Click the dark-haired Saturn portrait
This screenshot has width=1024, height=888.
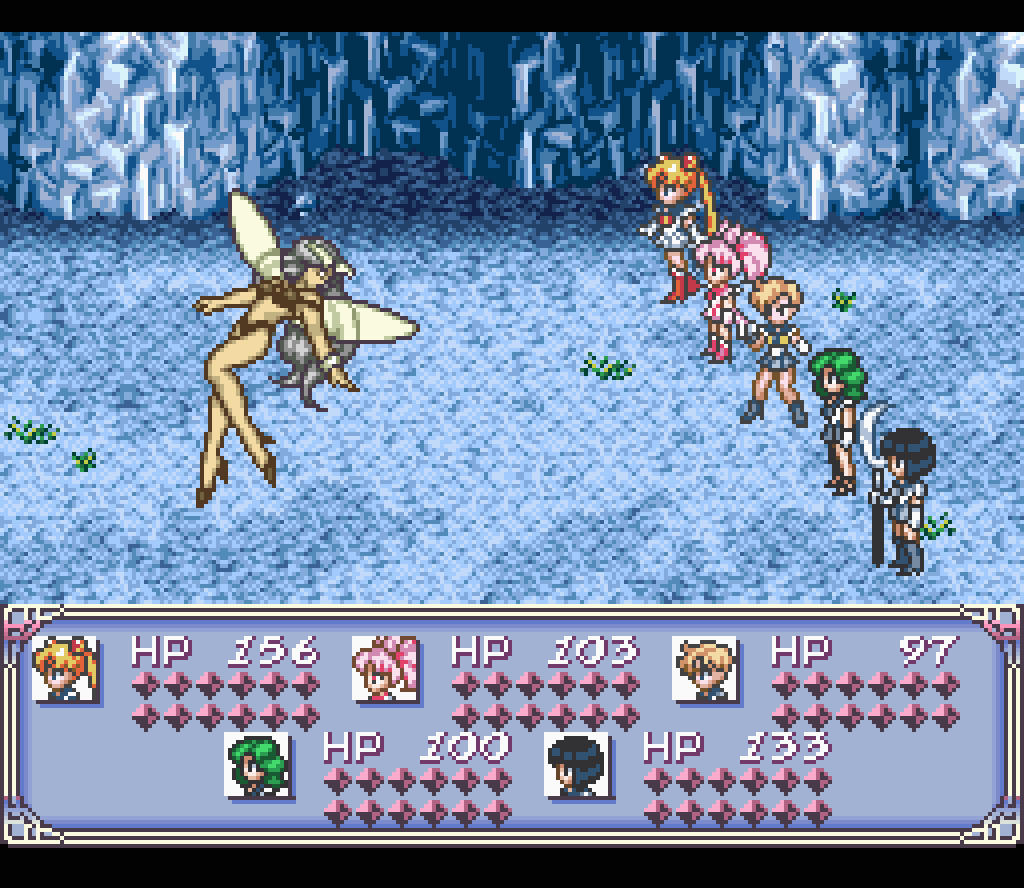(x=577, y=765)
